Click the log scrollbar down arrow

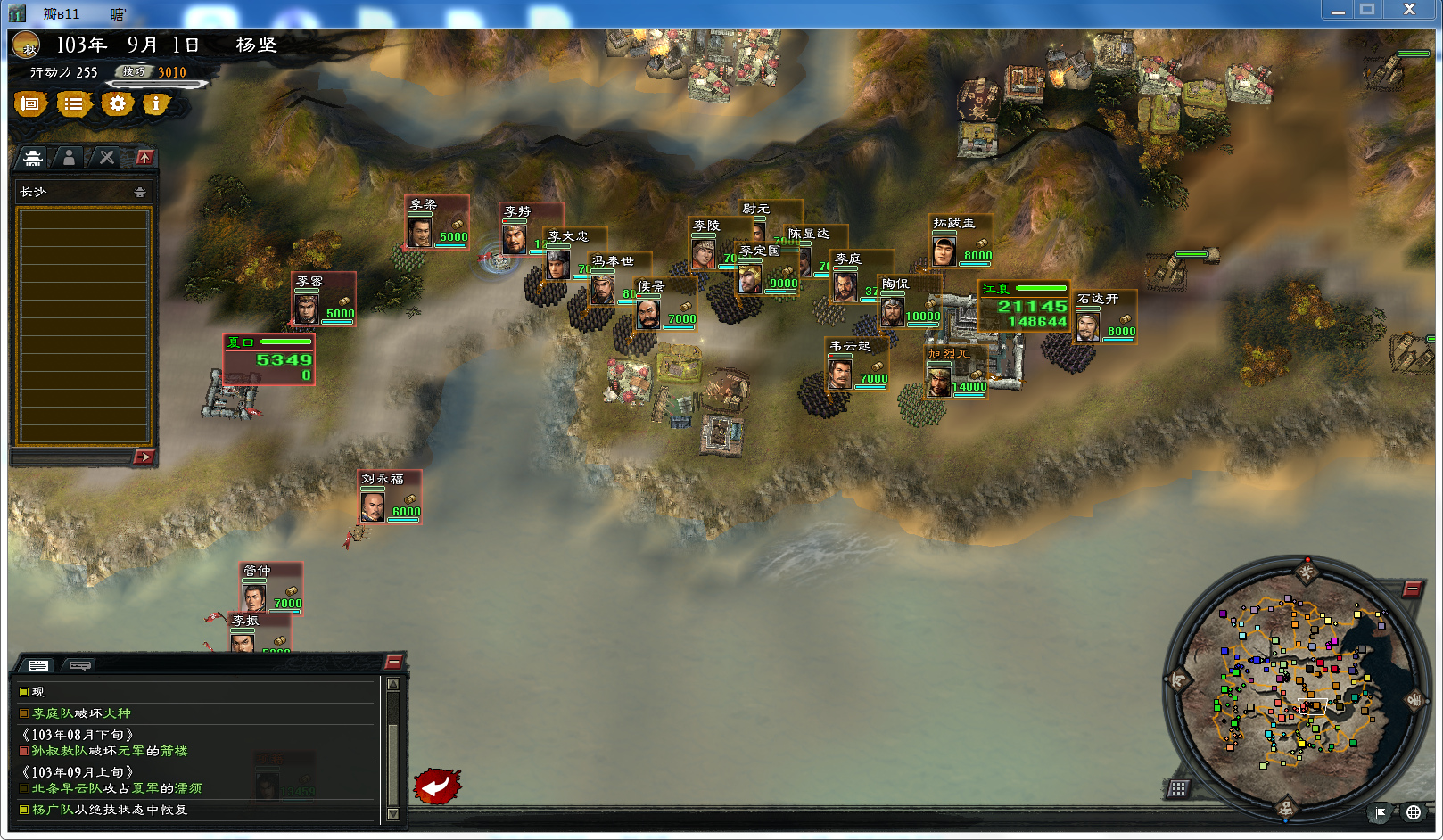(x=392, y=813)
